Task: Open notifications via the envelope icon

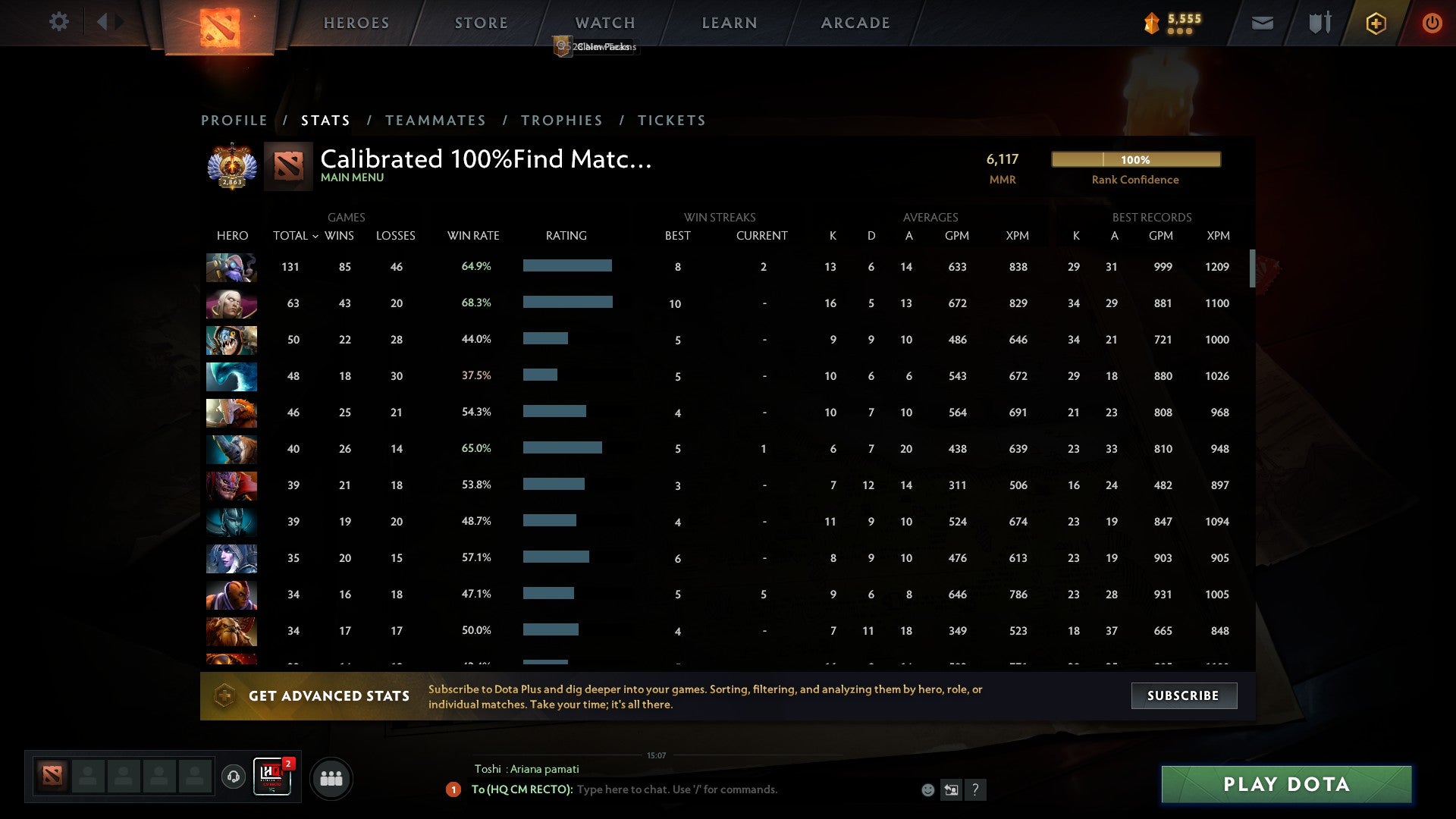Action: coord(1261,23)
